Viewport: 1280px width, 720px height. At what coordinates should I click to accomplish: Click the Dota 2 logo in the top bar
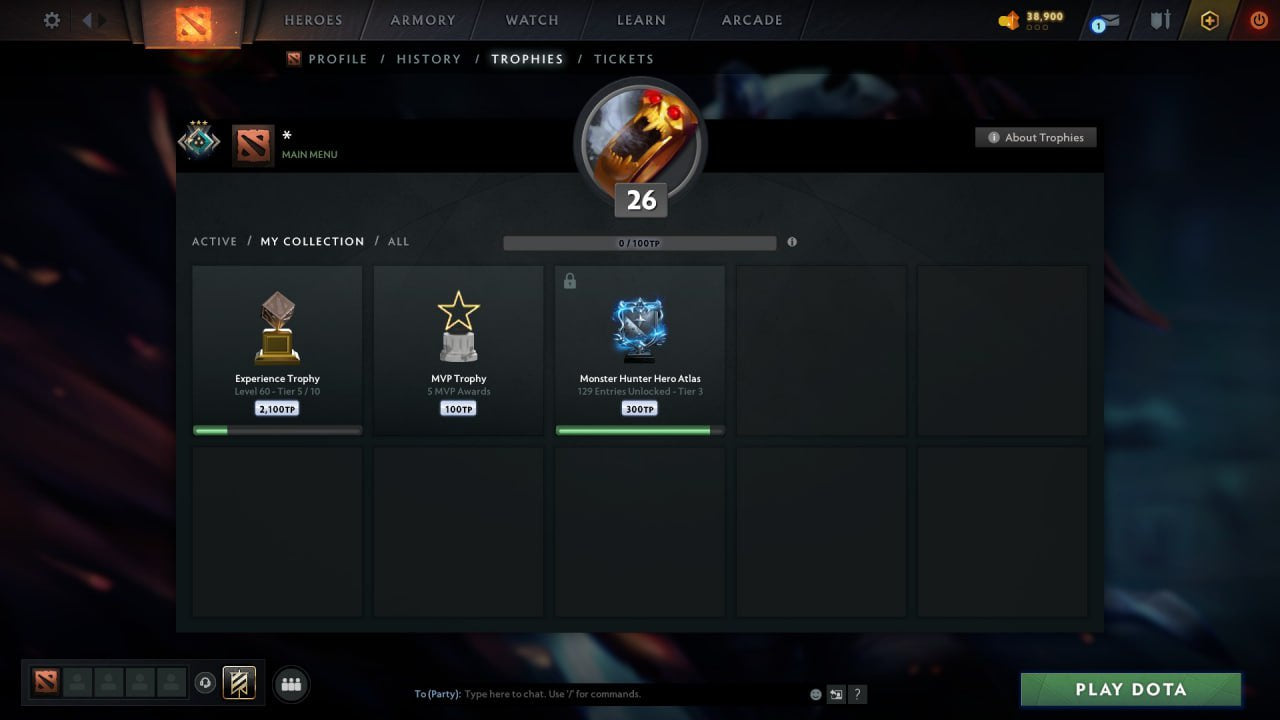195,25
